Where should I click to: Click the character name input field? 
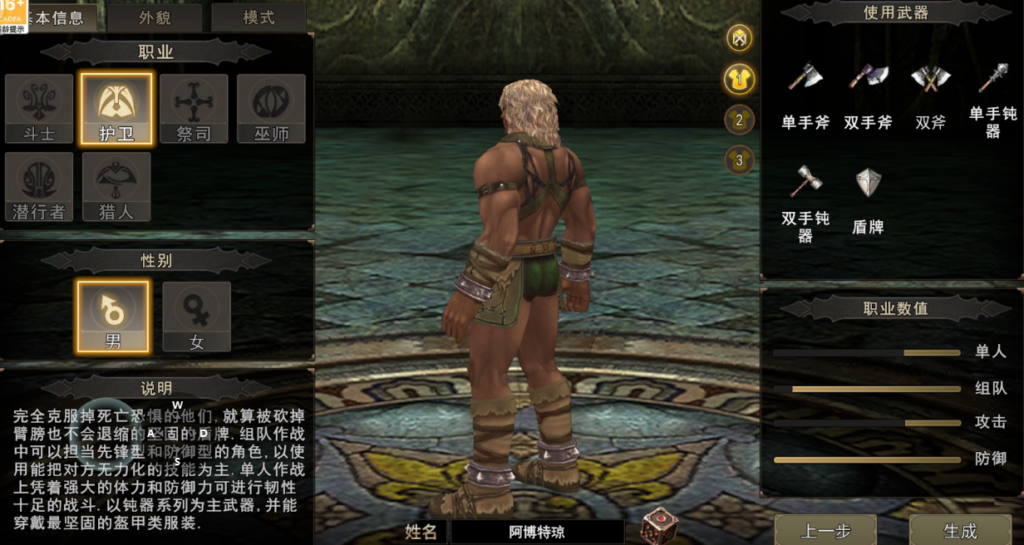536,532
